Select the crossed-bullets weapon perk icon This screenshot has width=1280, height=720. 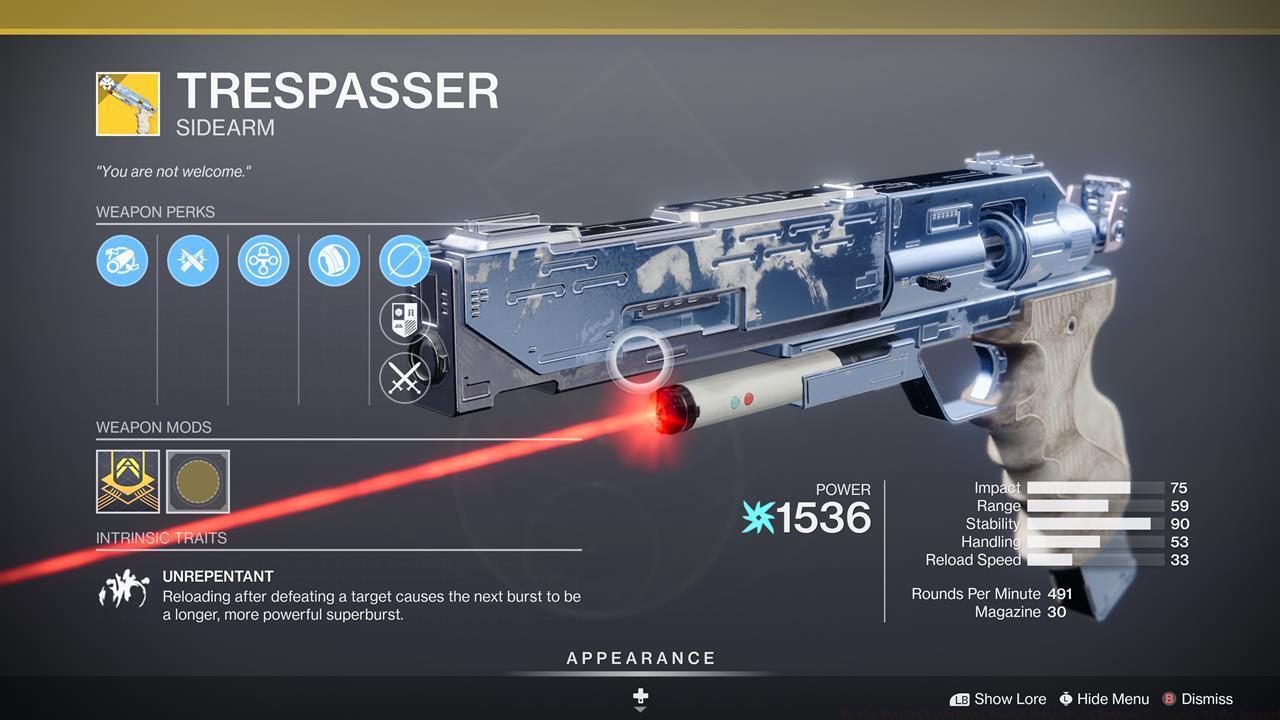coord(193,261)
